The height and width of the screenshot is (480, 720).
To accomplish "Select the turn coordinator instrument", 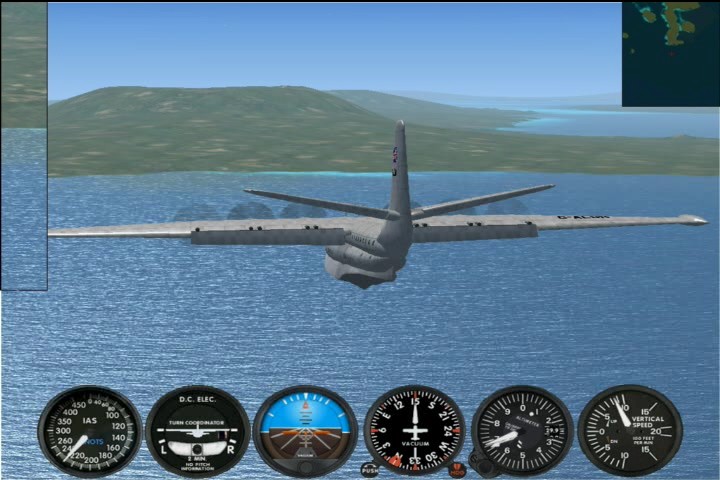I will tap(198, 431).
